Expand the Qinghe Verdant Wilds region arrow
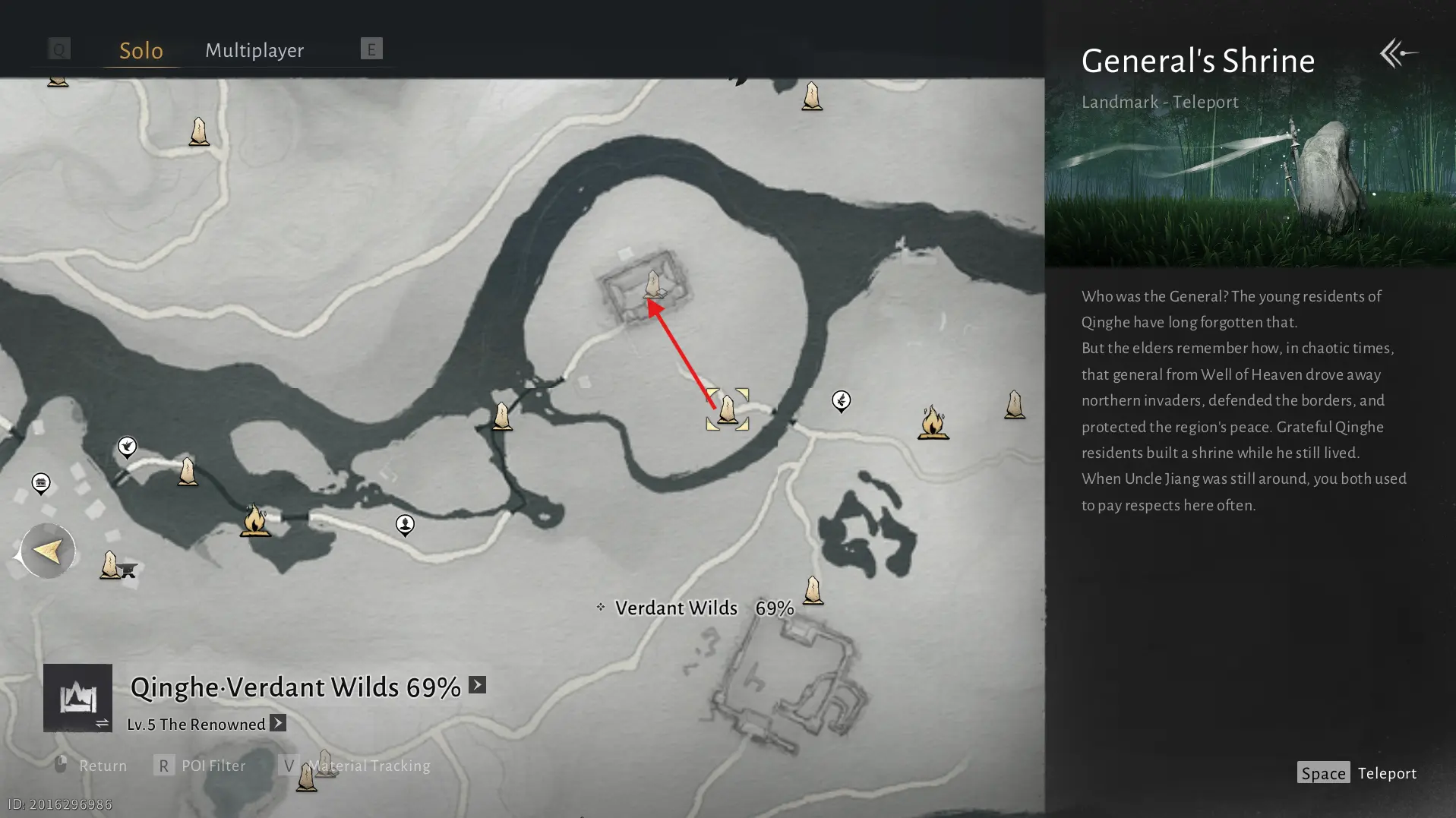 pos(477,685)
